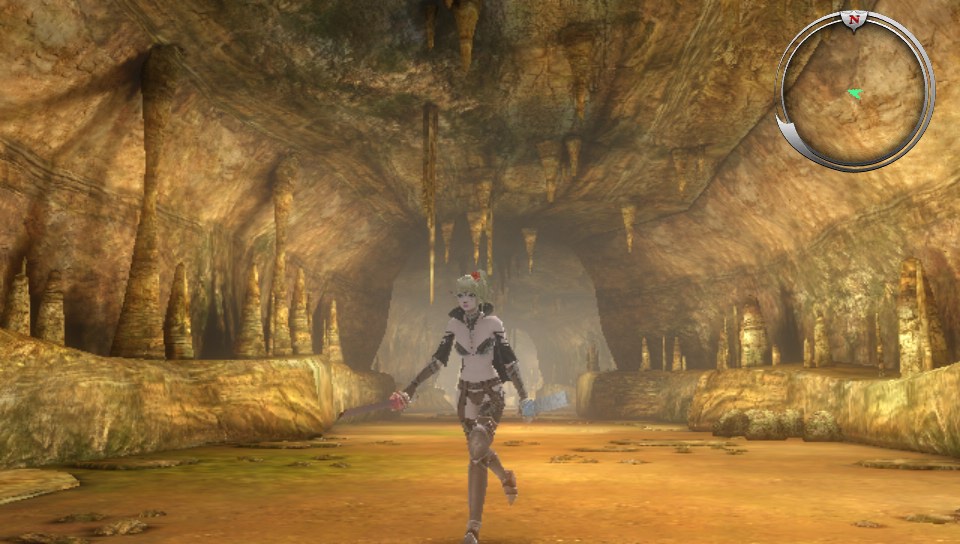Click the circular minimap
The width and height of the screenshot is (960, 544).
tap(855, 92)
